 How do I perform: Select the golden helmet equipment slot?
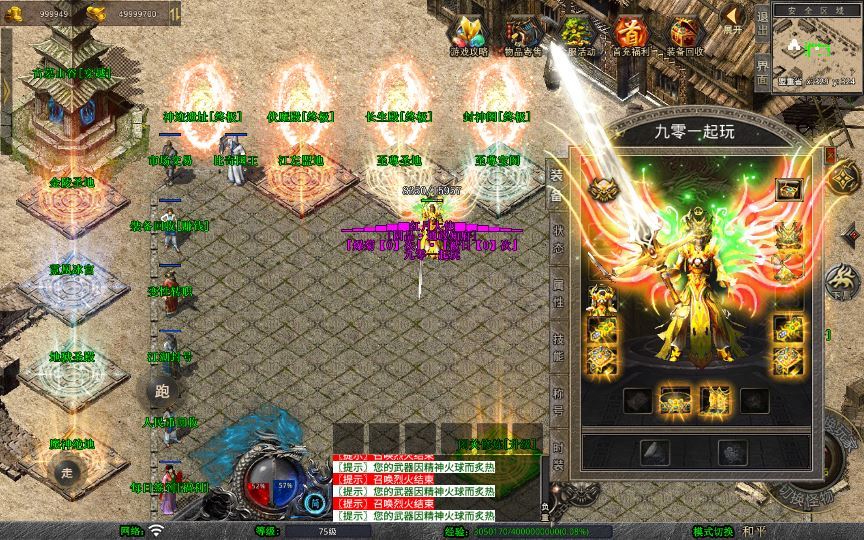tap(602, 188)
